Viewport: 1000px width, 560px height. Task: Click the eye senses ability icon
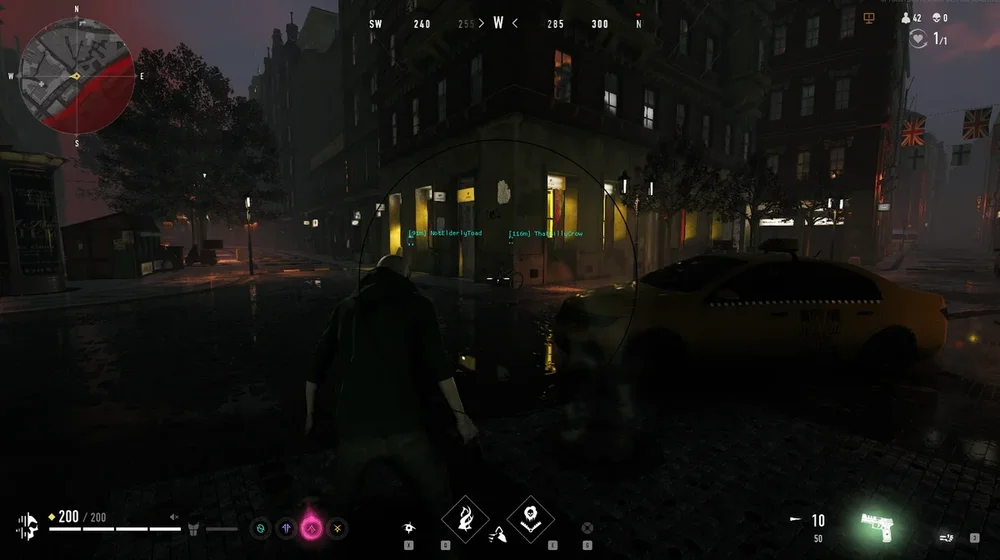point(409,526)
